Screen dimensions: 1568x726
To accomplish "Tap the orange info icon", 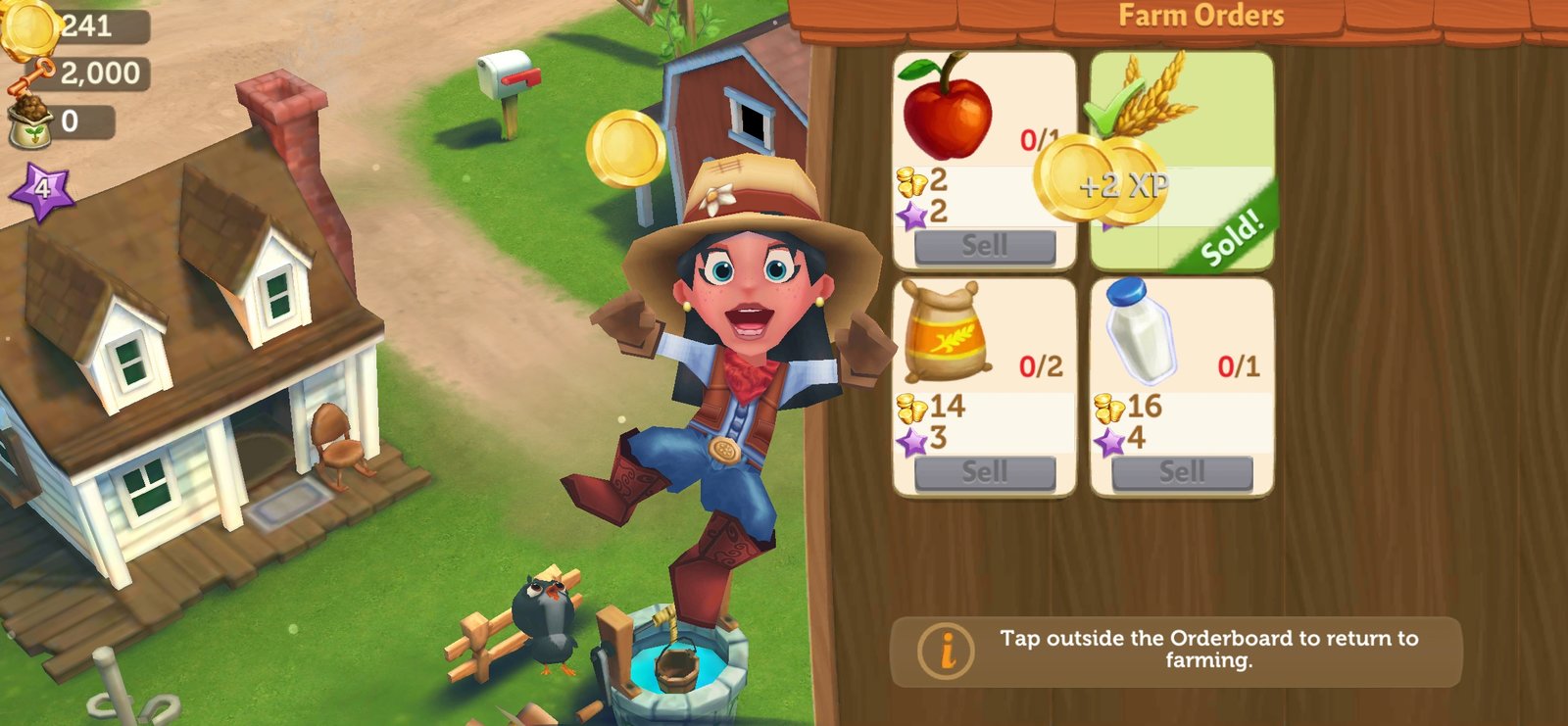I will coord(946,652).
